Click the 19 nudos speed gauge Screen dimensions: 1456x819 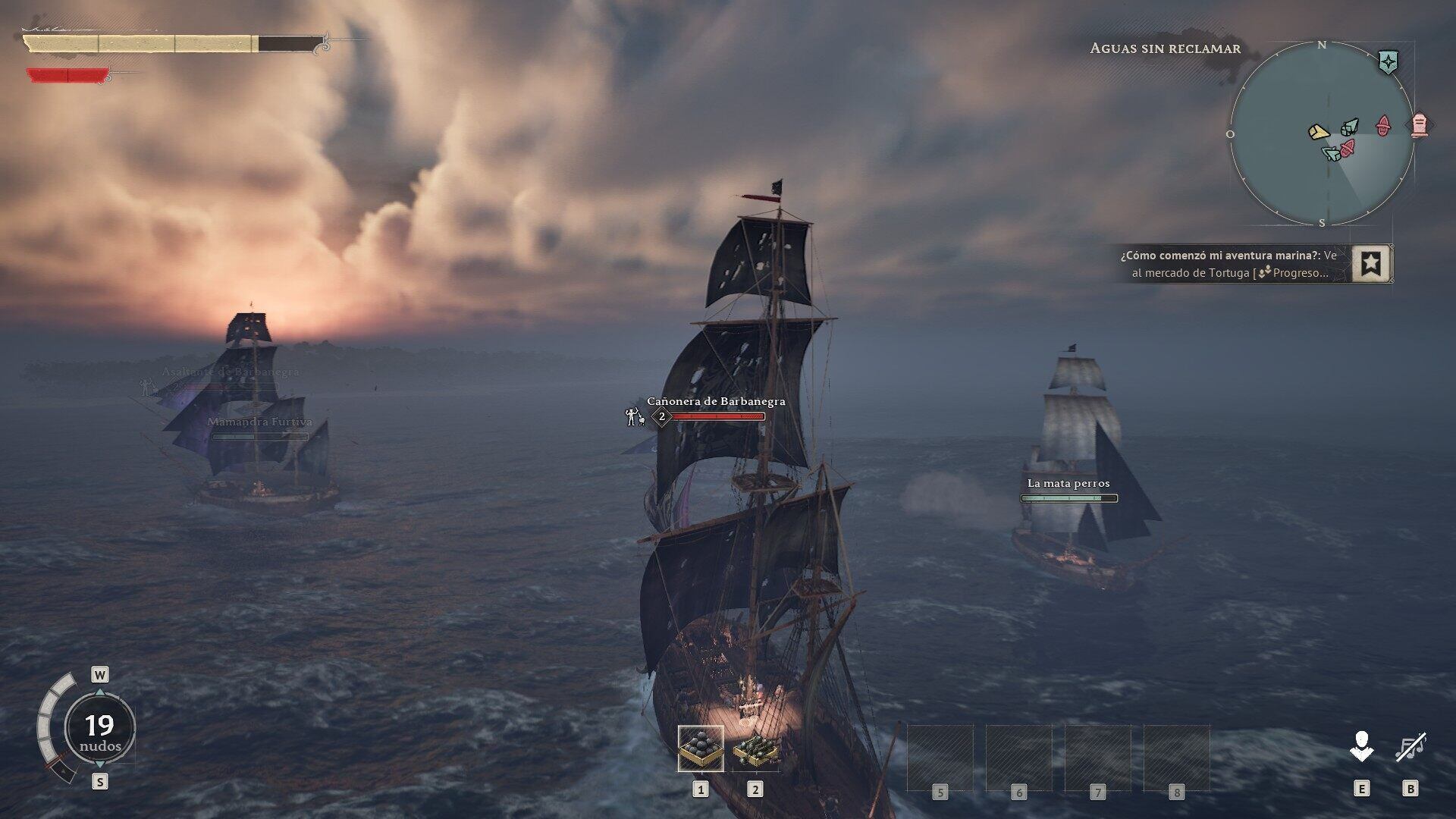click(x=99, y=730)
